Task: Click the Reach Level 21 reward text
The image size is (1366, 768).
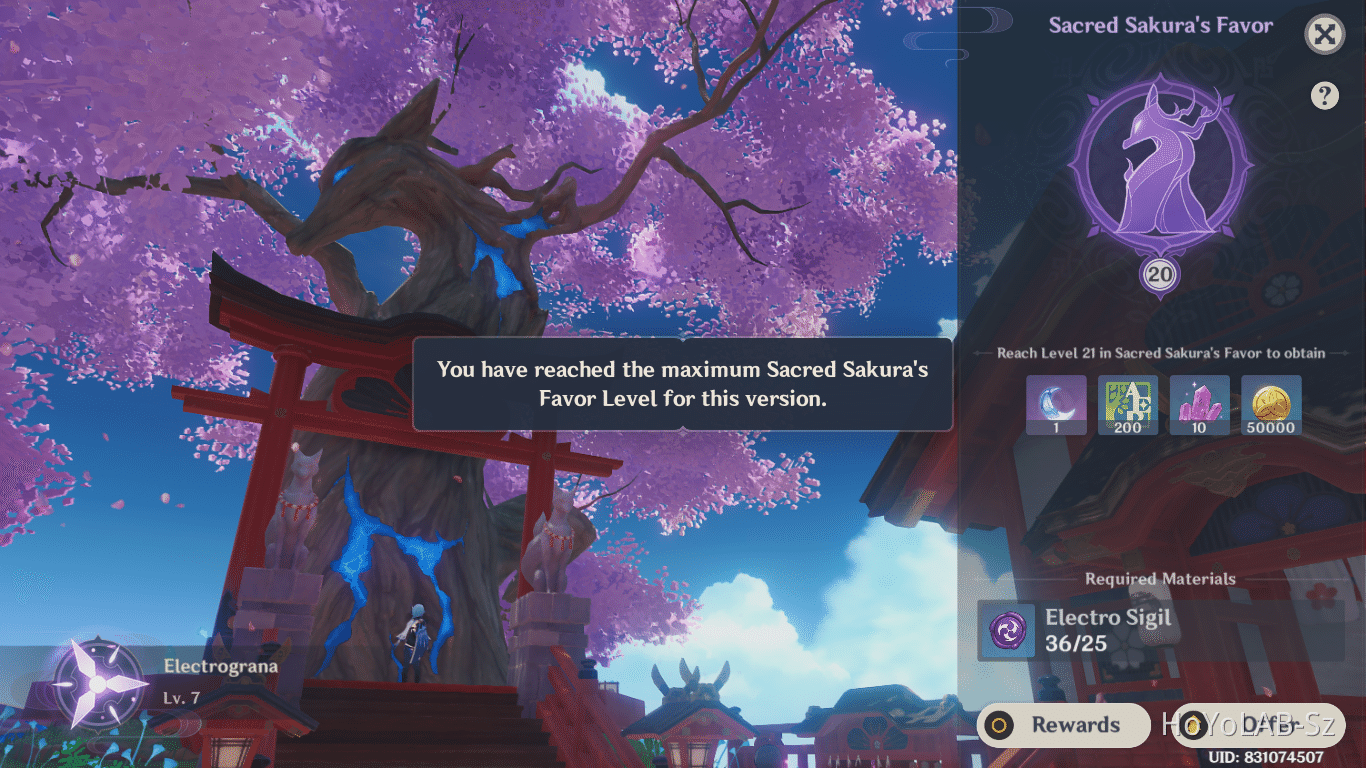Action: coord(1158,353)
